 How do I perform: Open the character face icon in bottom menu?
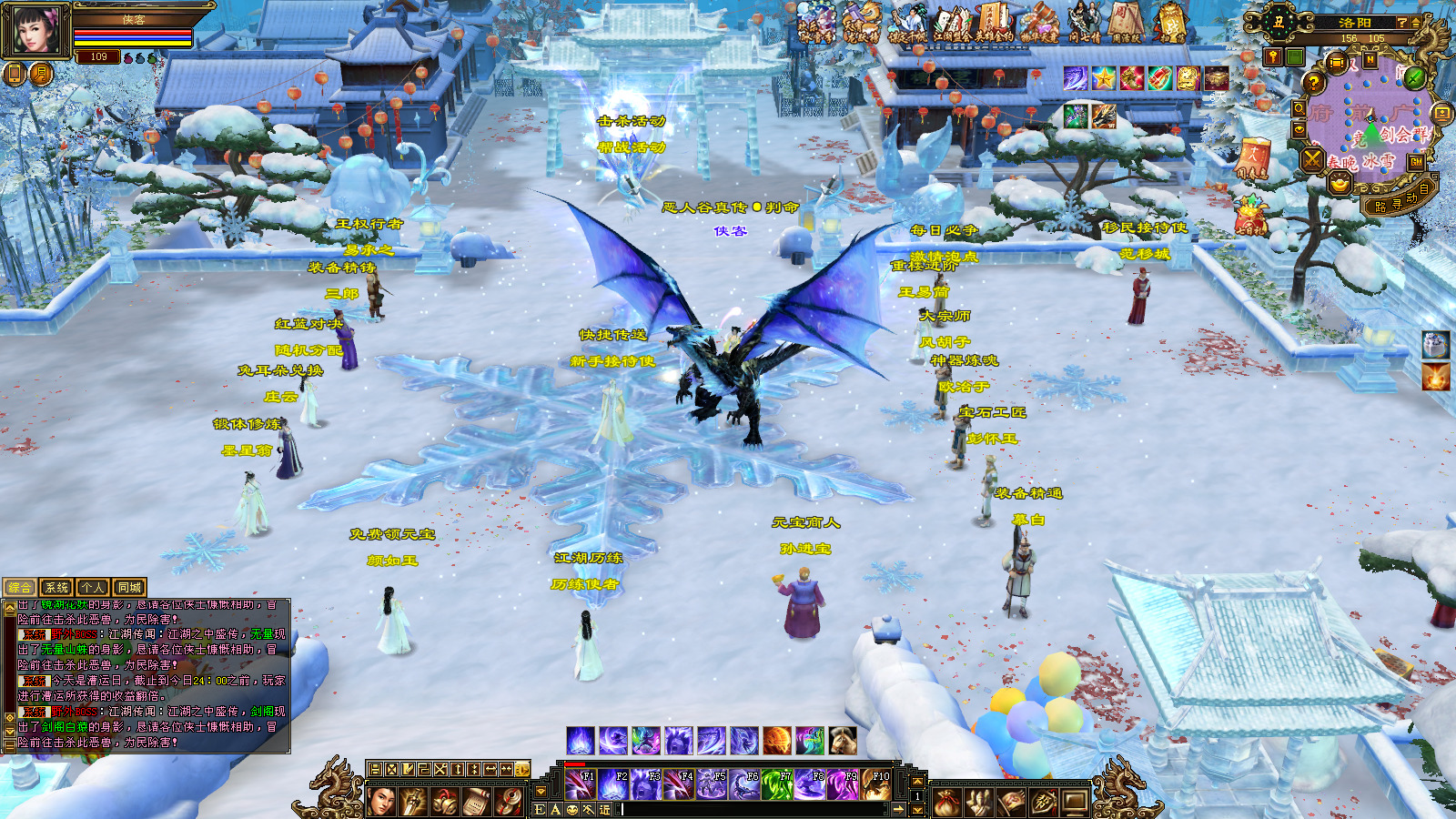coord(382,802)
